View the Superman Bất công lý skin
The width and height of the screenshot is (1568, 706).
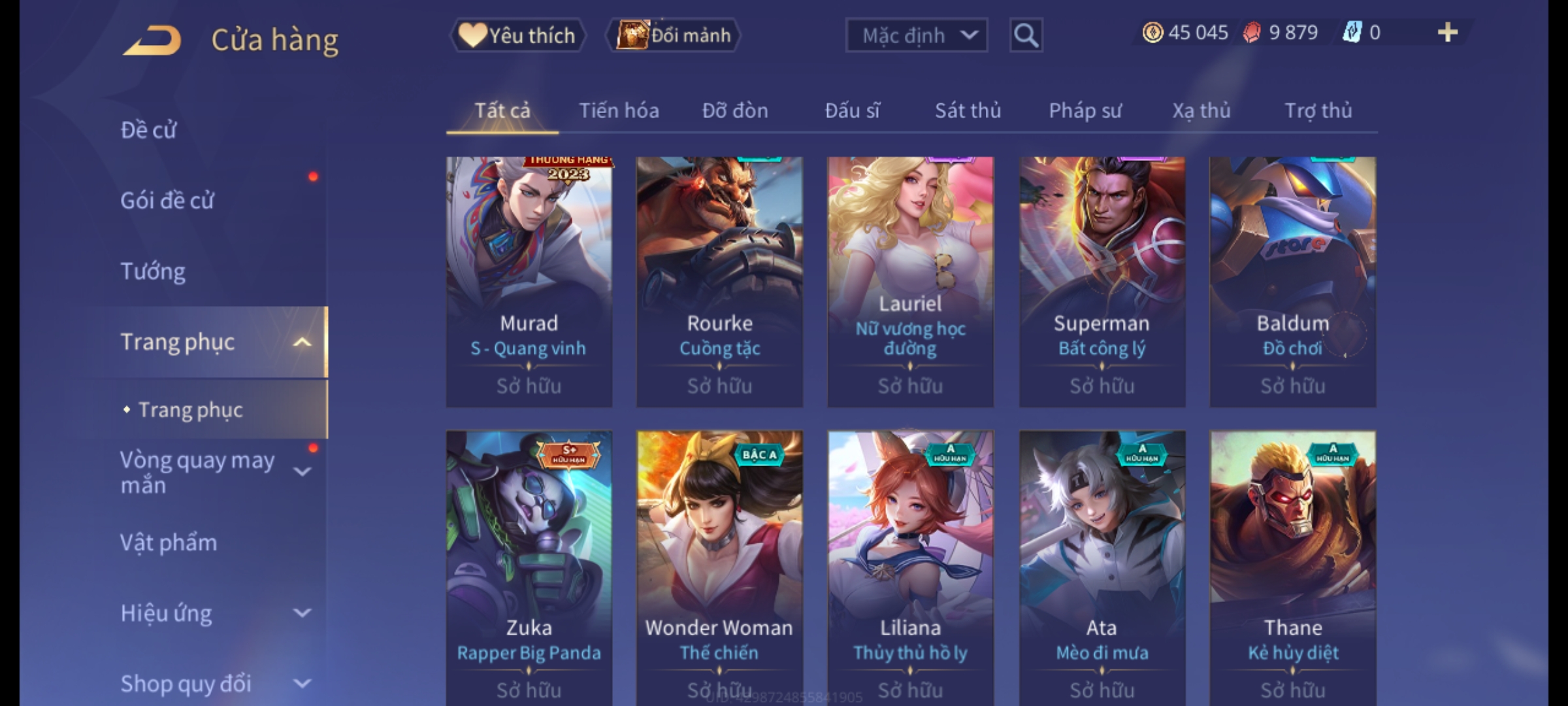pyautogui.click(x=1102, y=281)
